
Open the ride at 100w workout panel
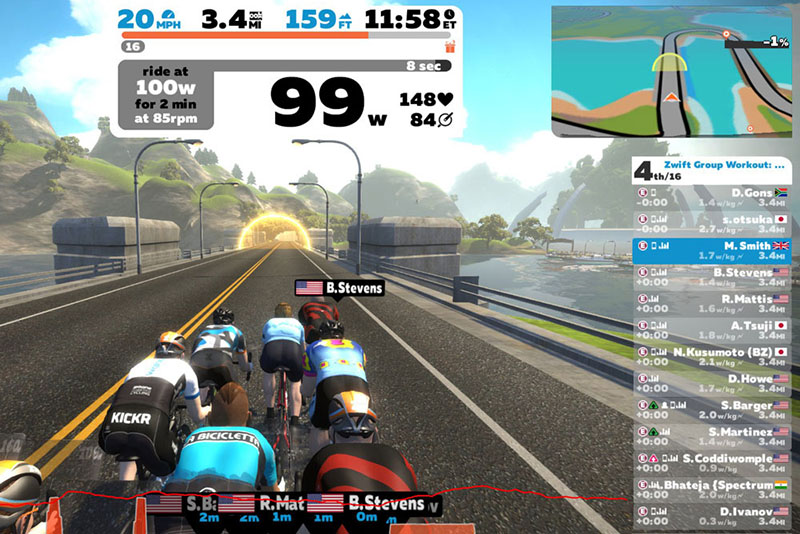[x=163, y=98]
